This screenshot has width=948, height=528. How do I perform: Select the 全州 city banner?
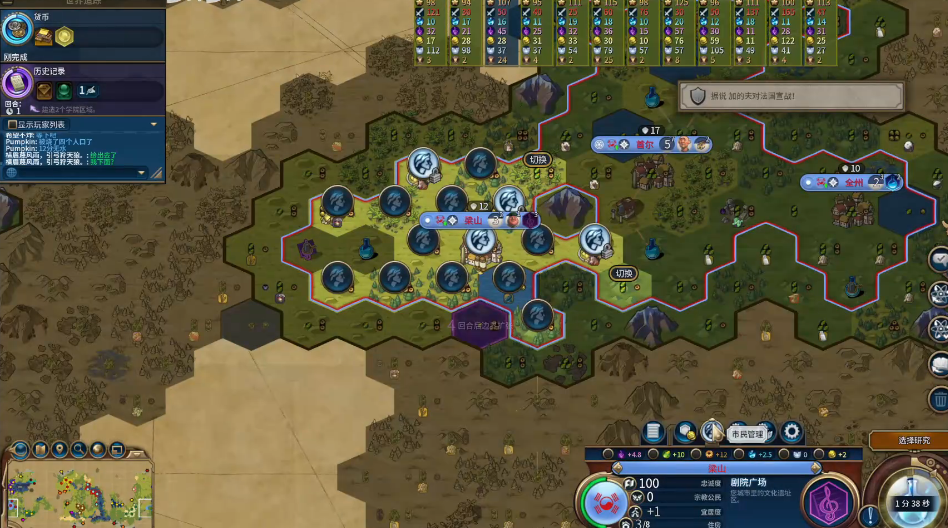pos(854,183)
